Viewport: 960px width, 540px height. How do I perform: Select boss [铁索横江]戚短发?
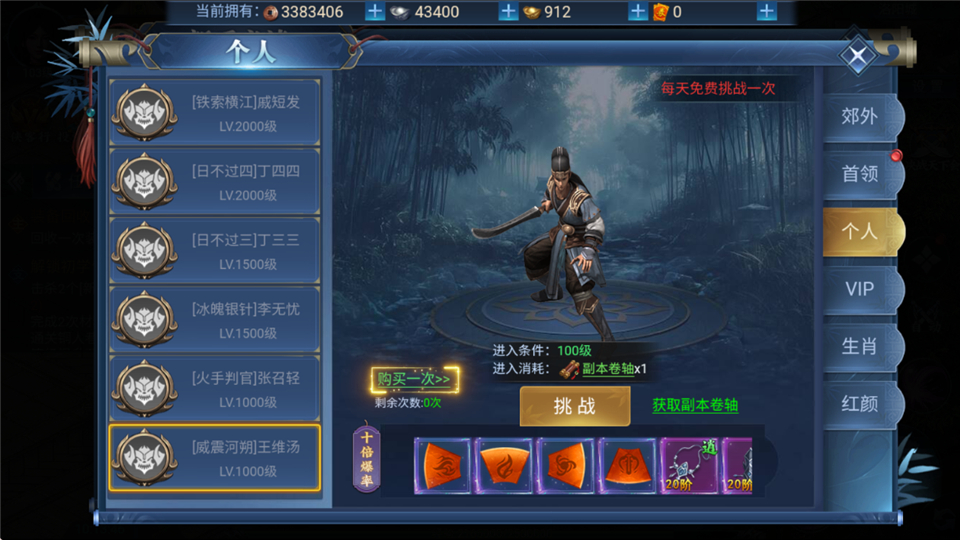point(215,112)
